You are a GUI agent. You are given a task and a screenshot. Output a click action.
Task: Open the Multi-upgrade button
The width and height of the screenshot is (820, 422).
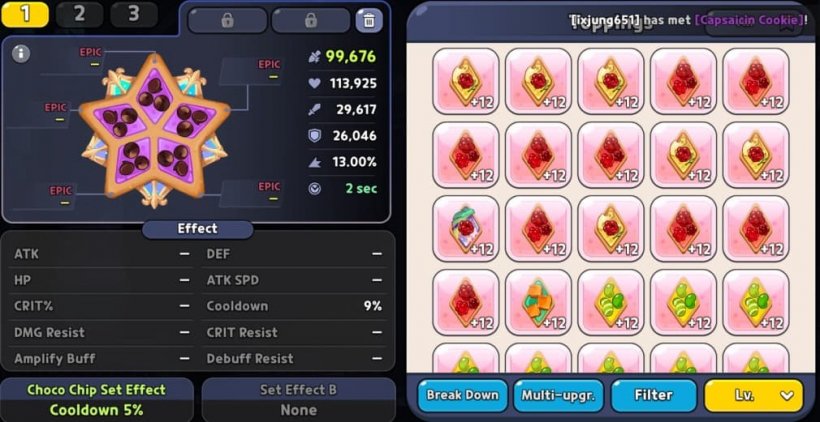point(558,395)
